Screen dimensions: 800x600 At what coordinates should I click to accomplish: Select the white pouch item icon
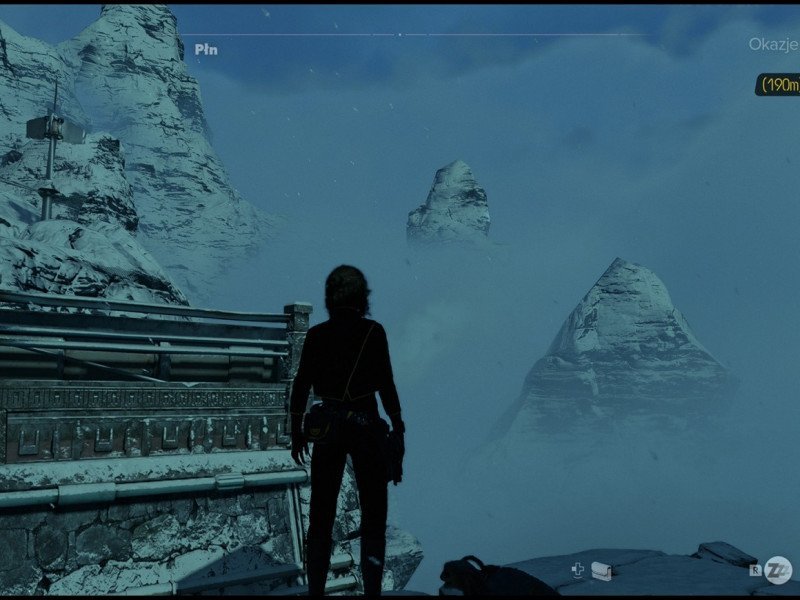tap(601, 571)
